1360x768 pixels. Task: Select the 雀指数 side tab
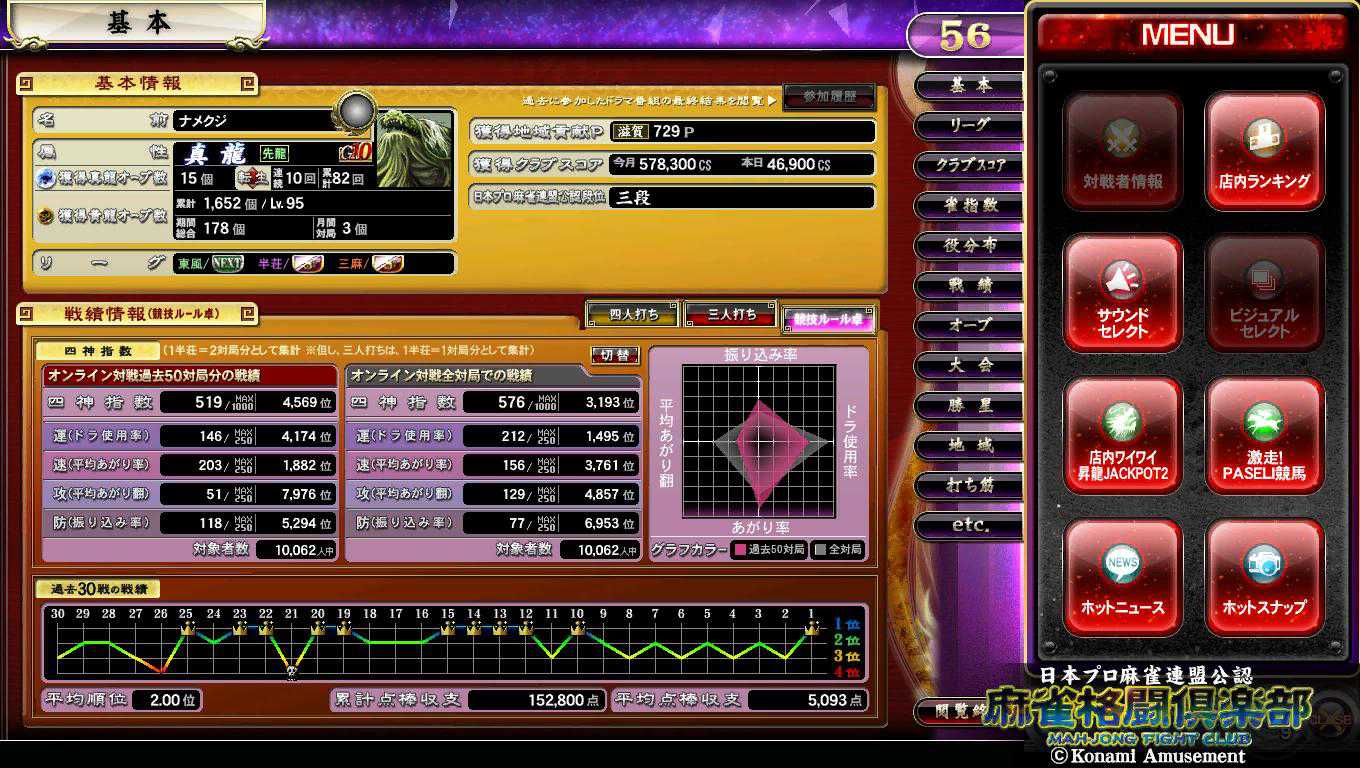point(968,205)
